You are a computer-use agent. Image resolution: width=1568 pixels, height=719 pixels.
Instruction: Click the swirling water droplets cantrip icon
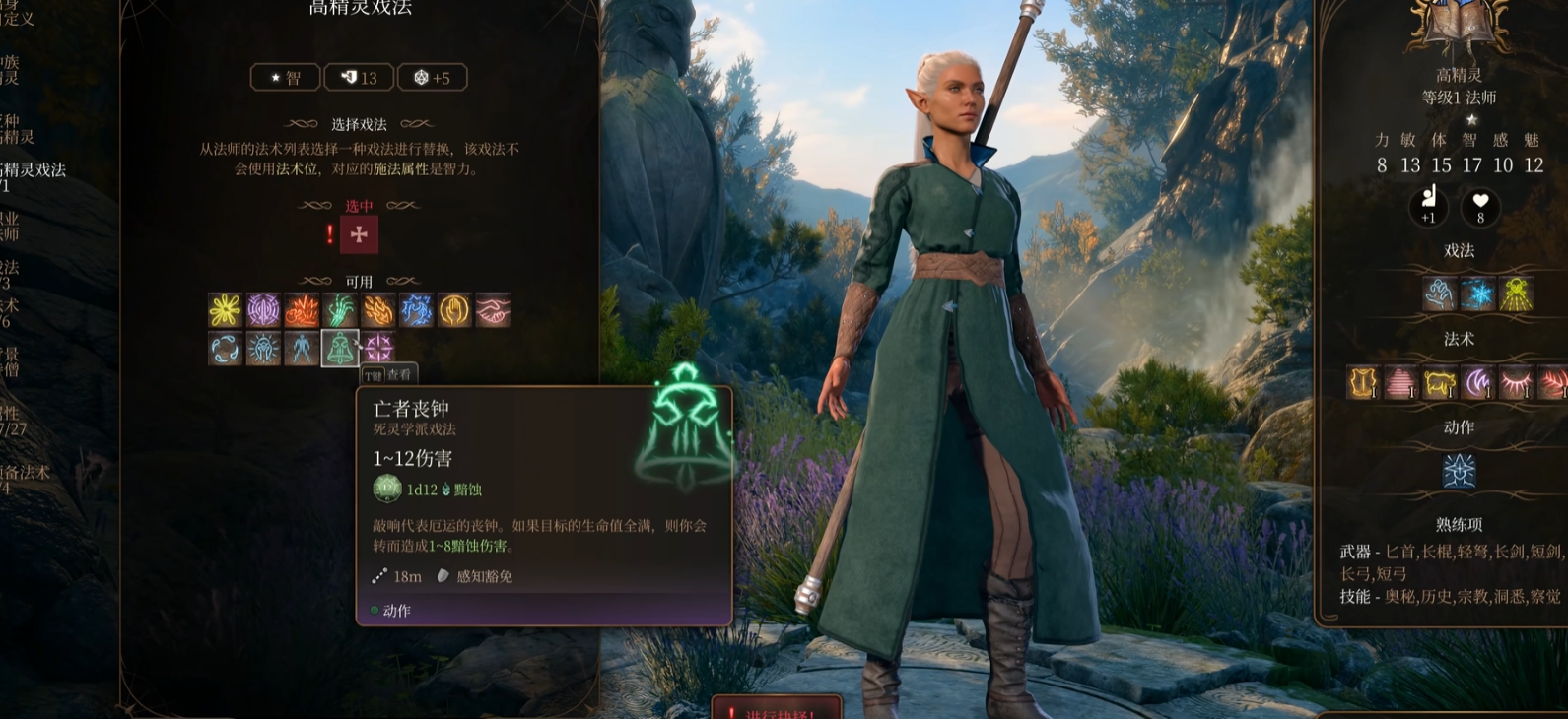click(226, 348)
